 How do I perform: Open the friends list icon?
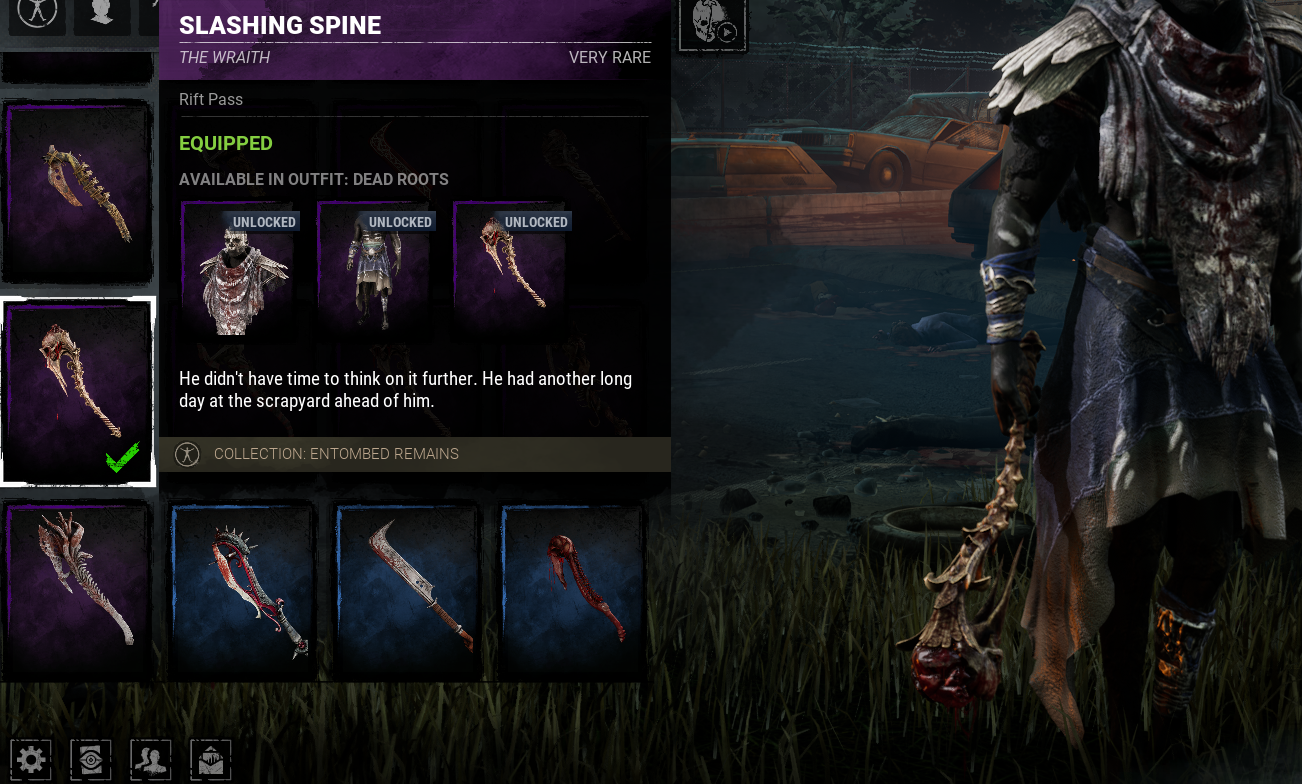click(151, 760)
